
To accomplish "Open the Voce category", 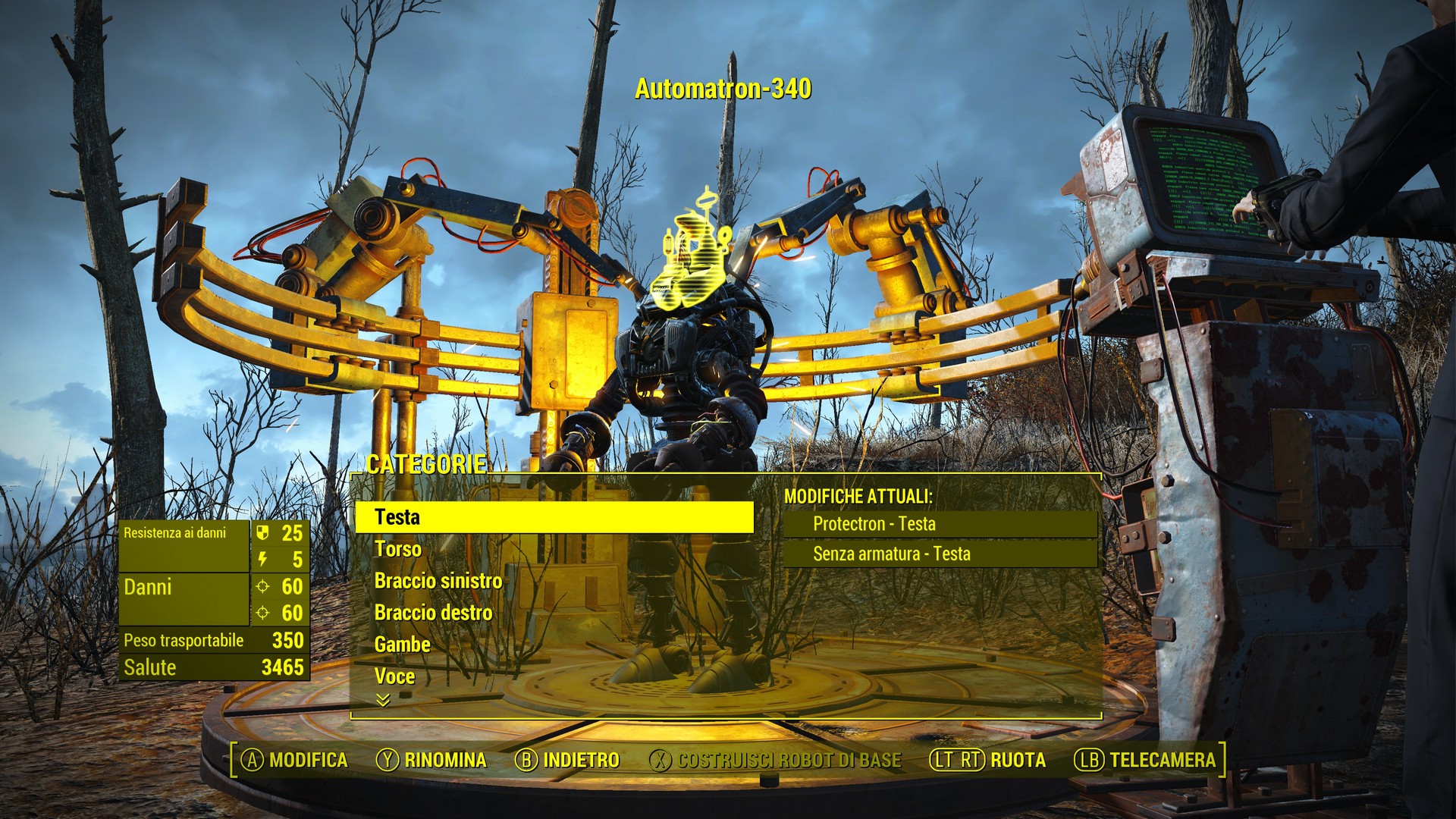I will [395, 676].
